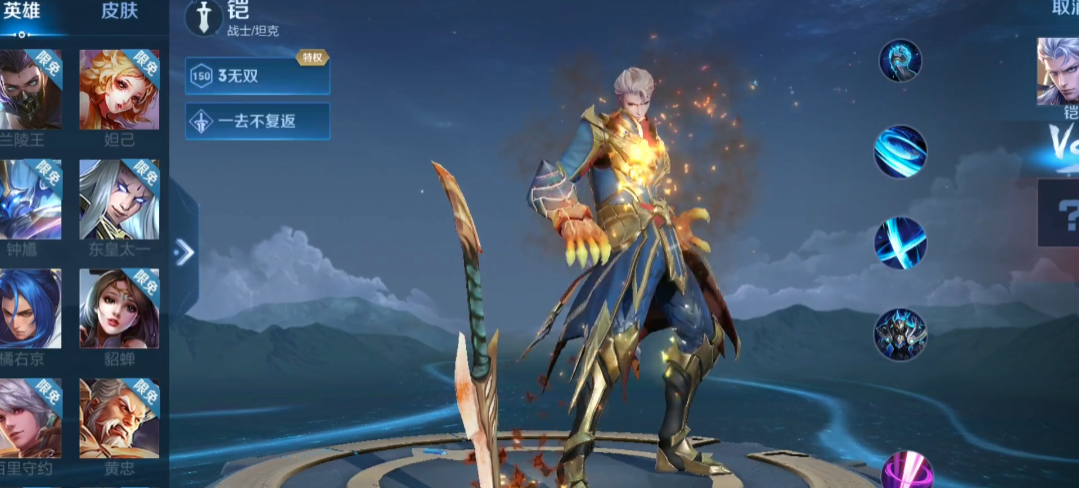Collapse the hero list with the arrow

(x=184, y=252)
